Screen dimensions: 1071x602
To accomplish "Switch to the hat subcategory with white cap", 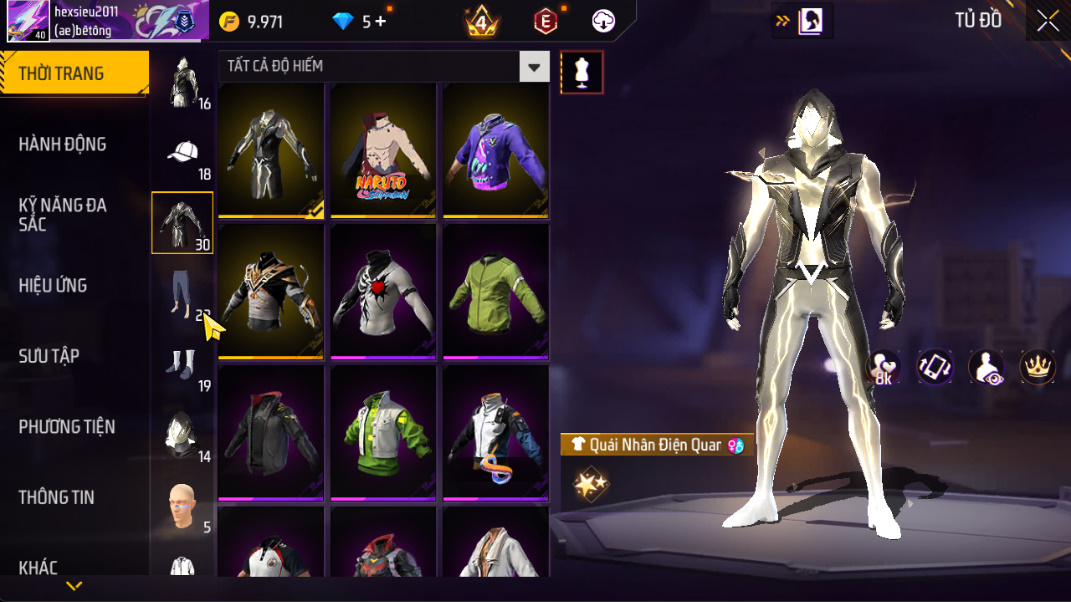I will [182, 153].
